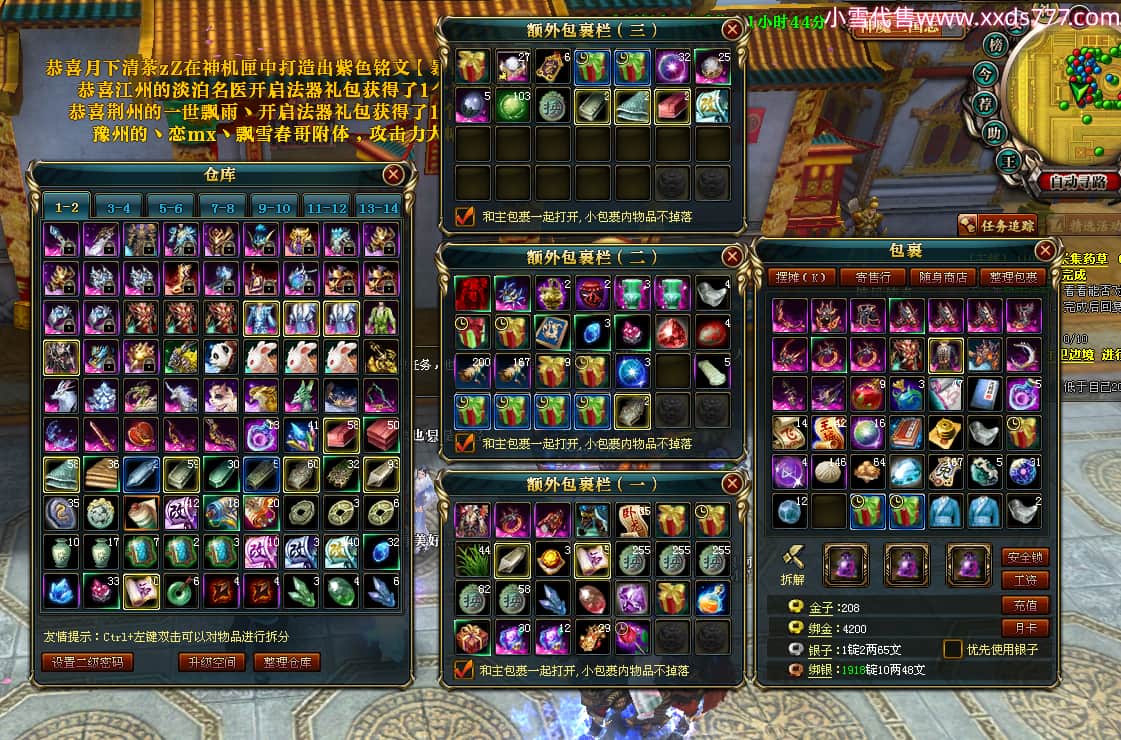
Task: Click the 设置二级密码 button
Action: [x=88, y=662]
